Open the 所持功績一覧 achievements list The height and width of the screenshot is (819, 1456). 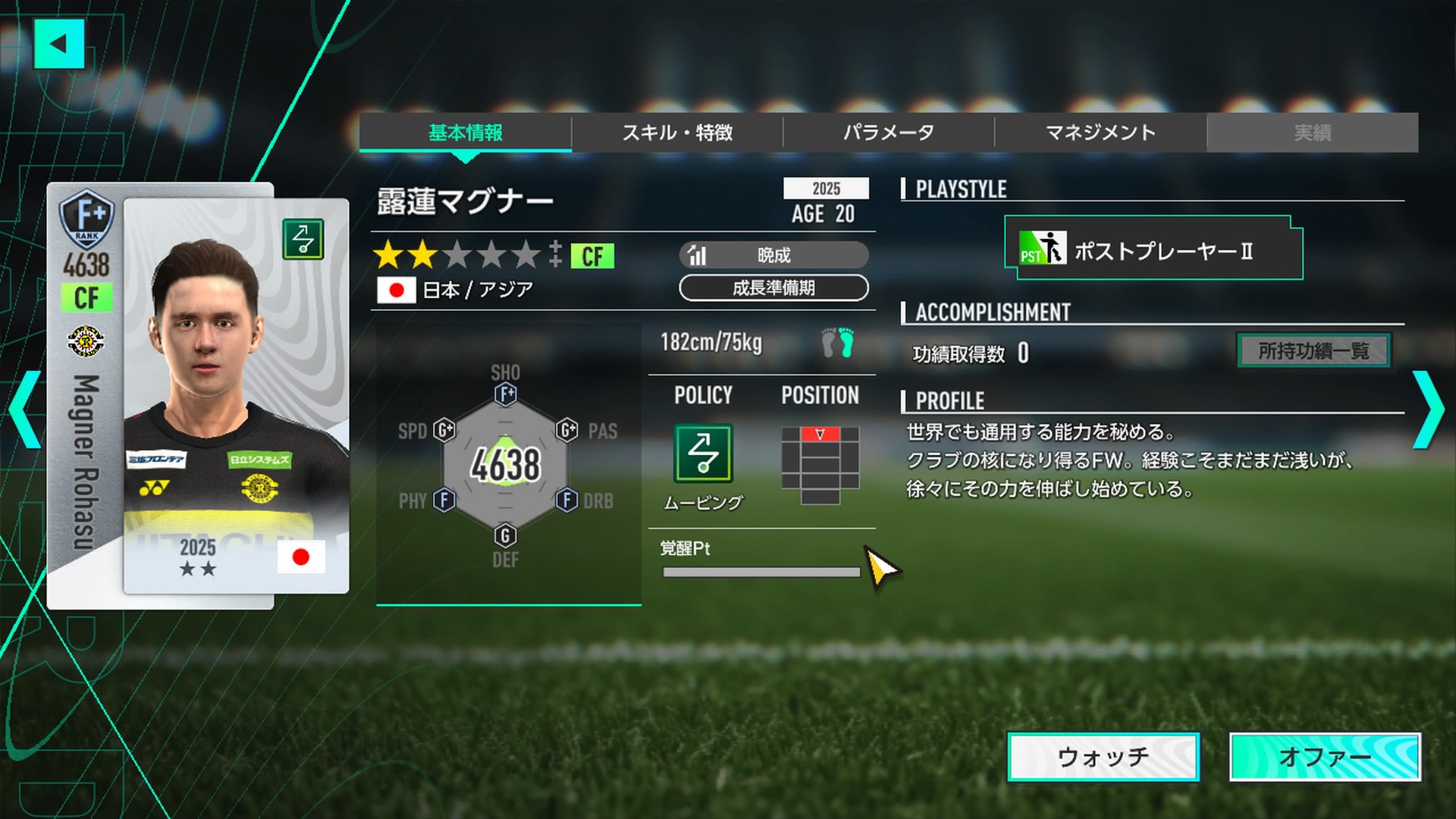coord(1313,350)
